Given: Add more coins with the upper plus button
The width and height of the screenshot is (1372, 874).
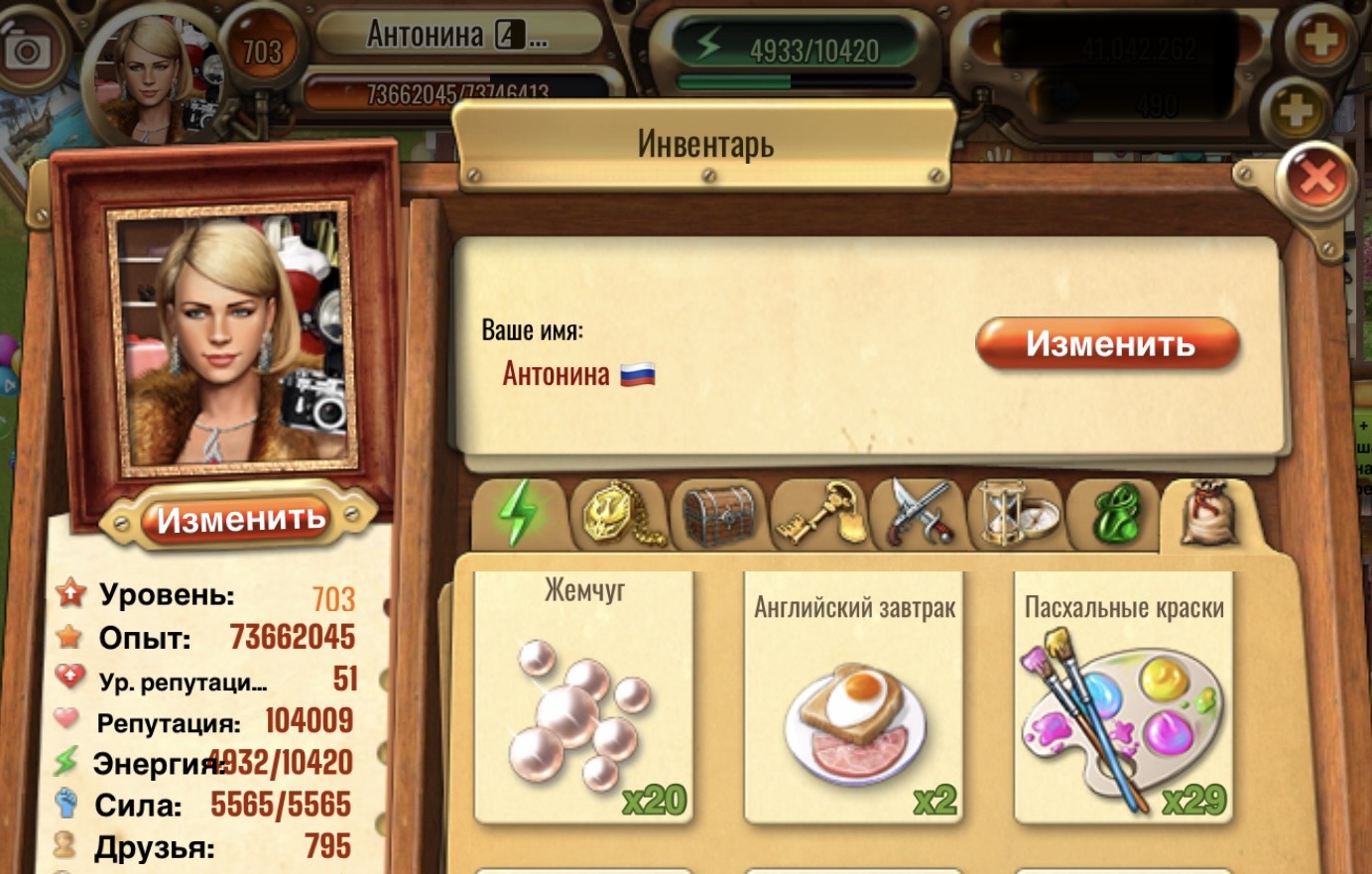Looking at the screenshot, I should 1319,42.
